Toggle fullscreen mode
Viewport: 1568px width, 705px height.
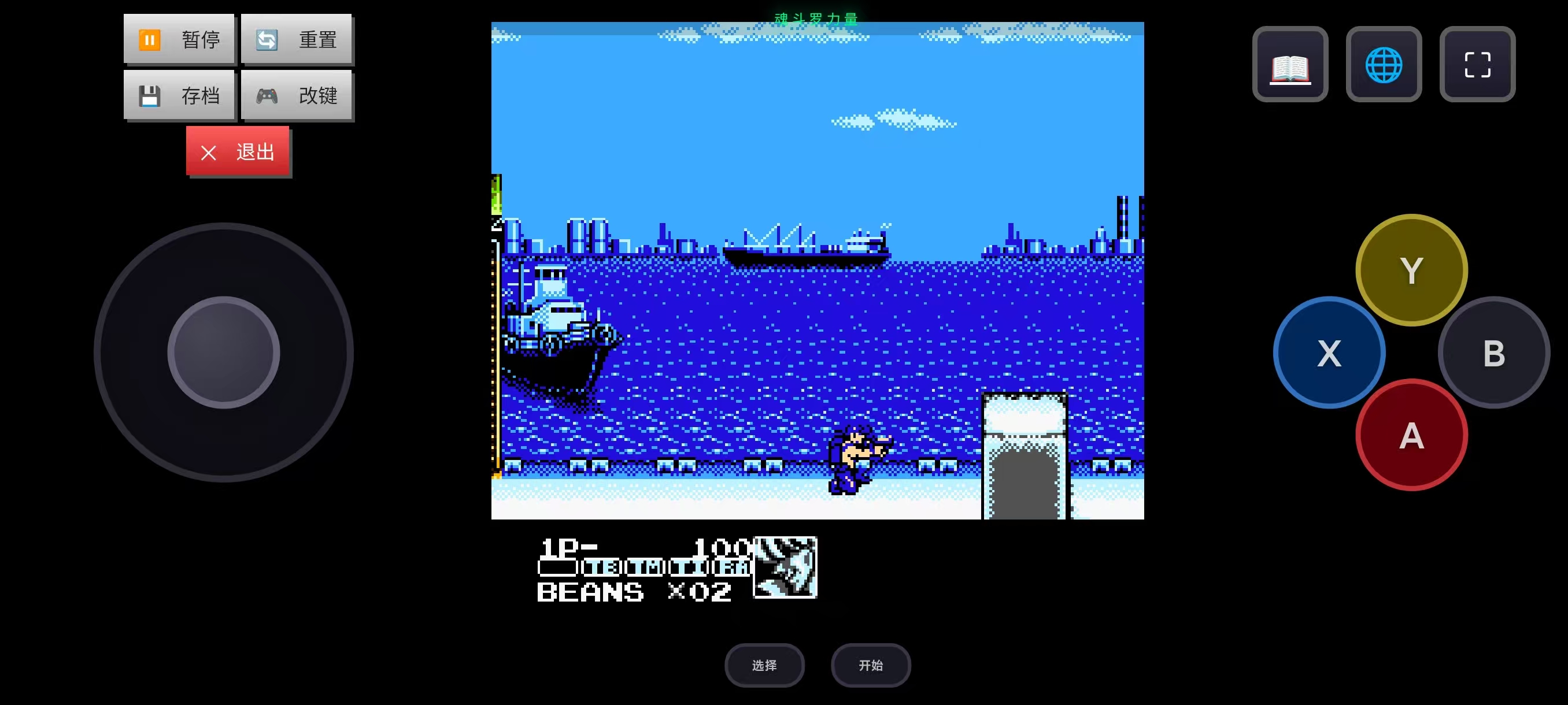pos(1477,65)
